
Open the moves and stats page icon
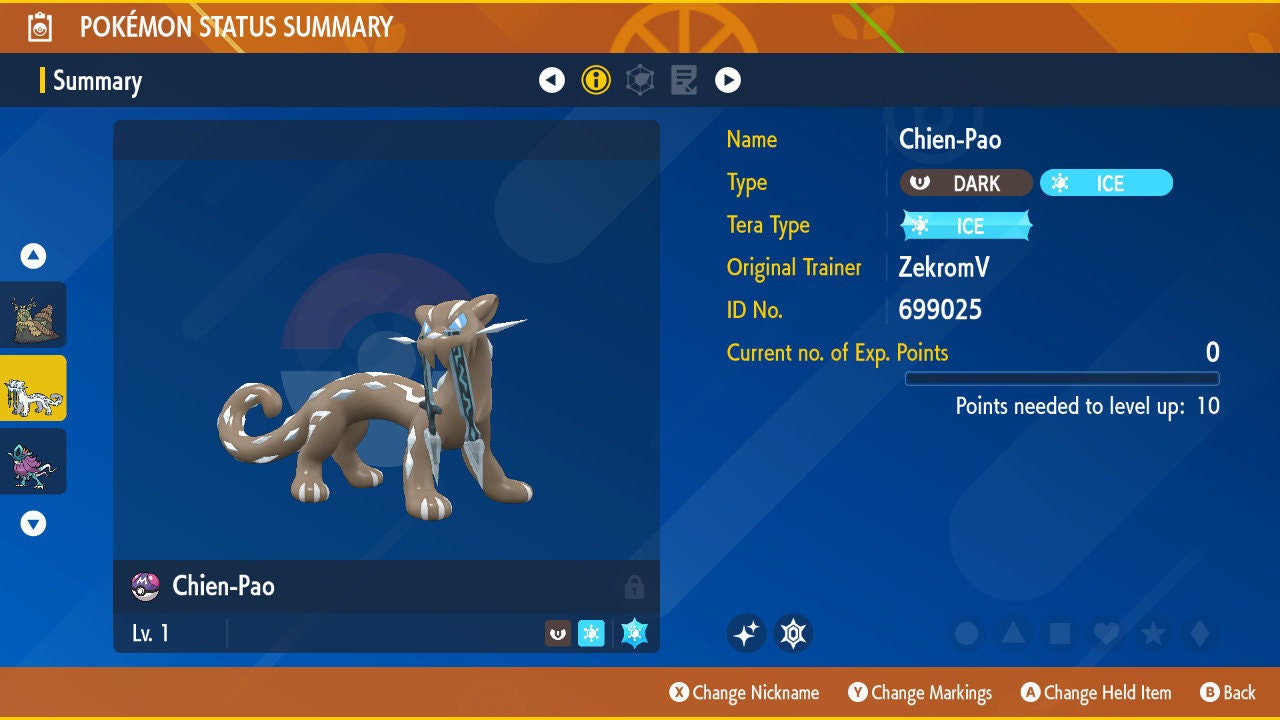(x=683, y=79)
